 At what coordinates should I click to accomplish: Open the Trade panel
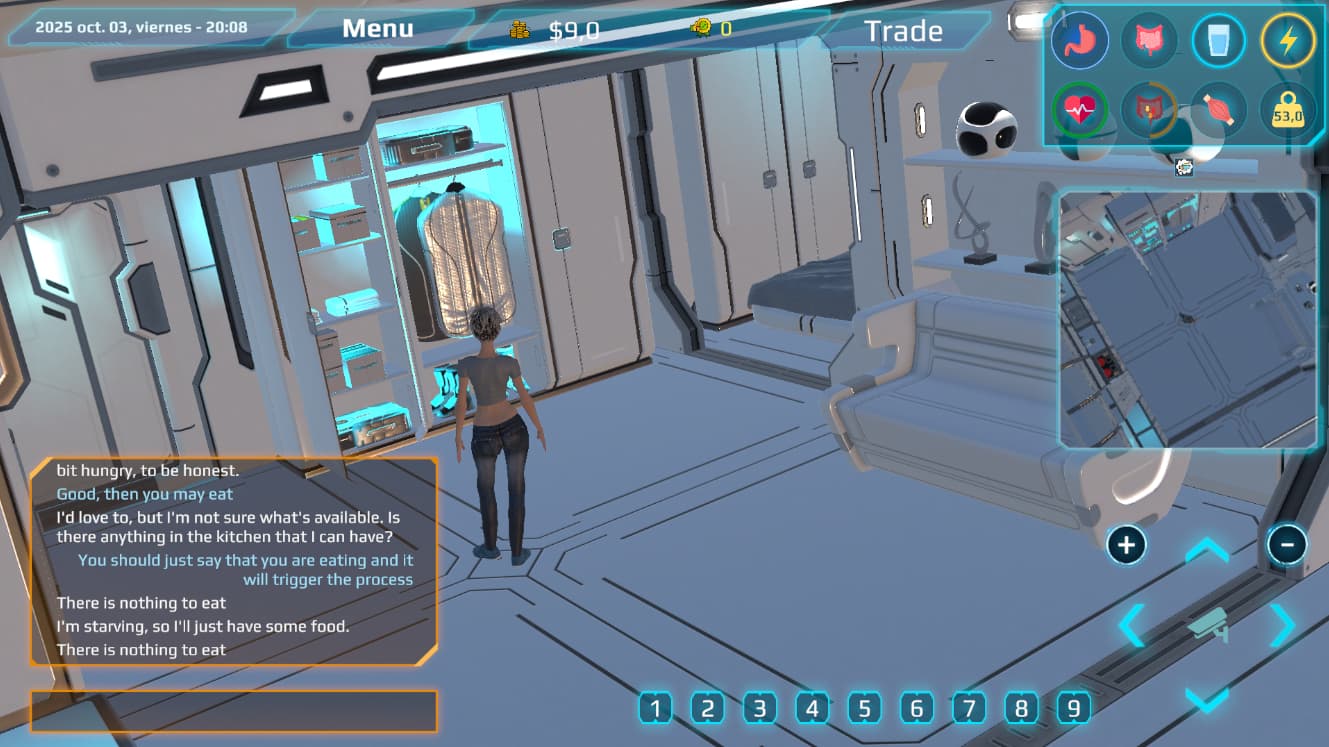[903, 31]
